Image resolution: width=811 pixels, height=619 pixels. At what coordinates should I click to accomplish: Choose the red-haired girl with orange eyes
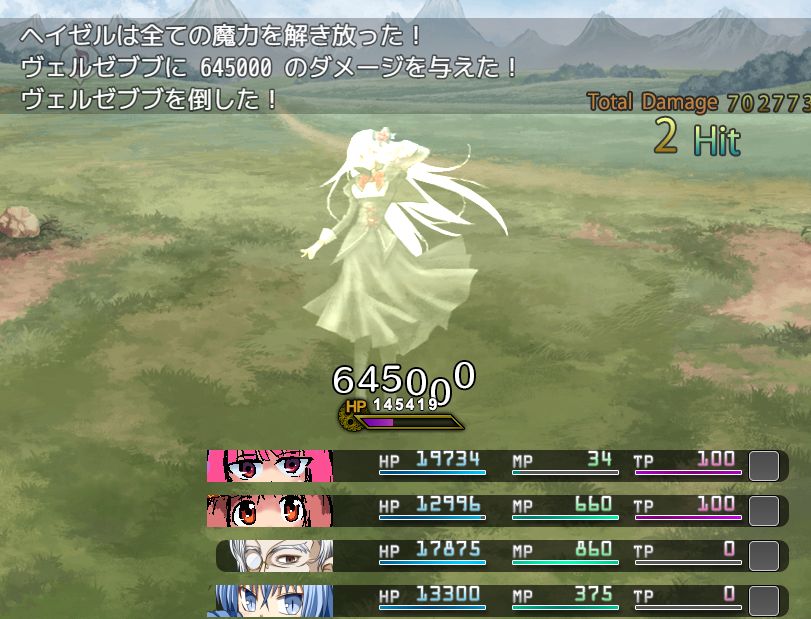[268, 510]
